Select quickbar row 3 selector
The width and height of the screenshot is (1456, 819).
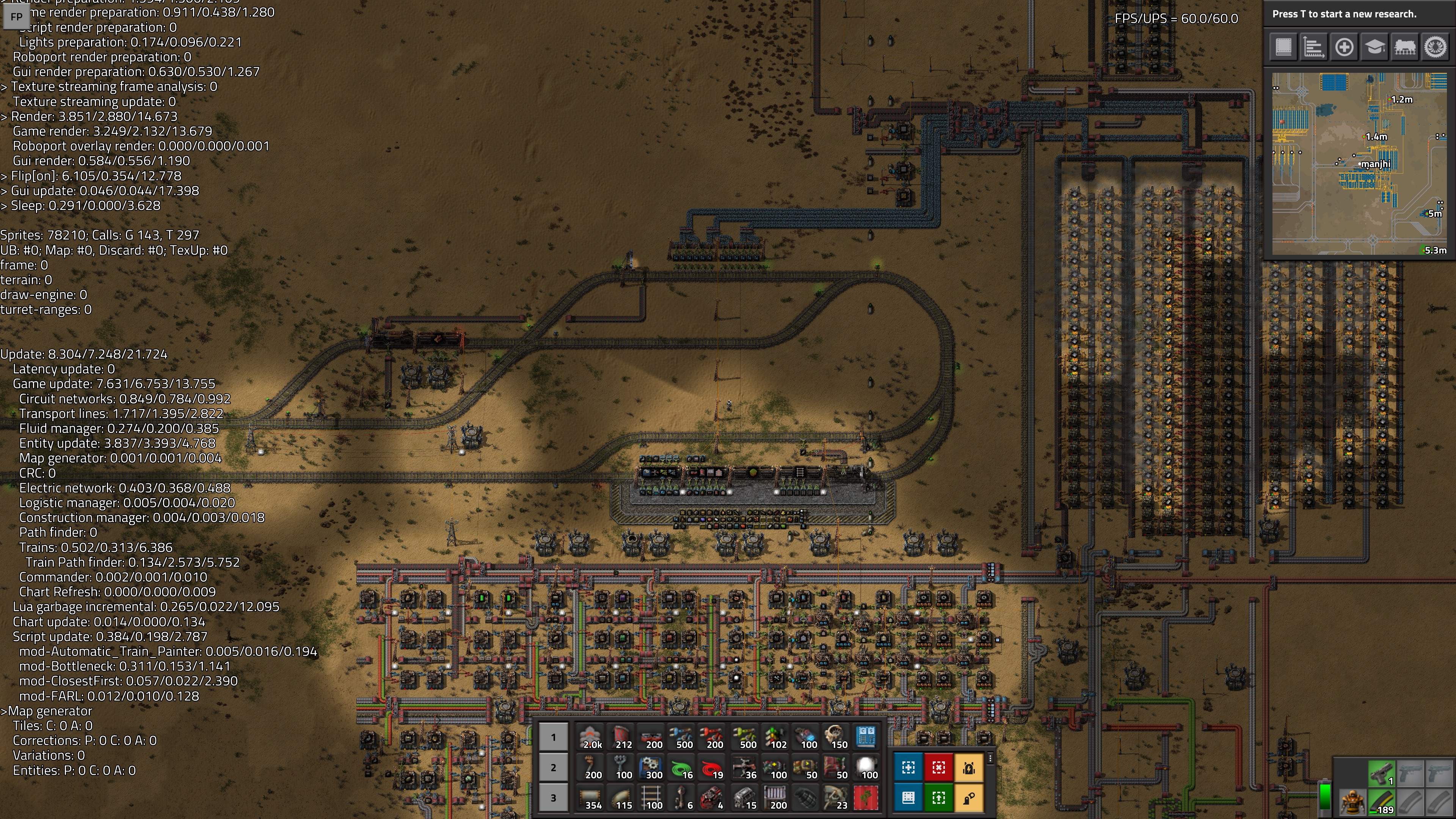(553, 798)
